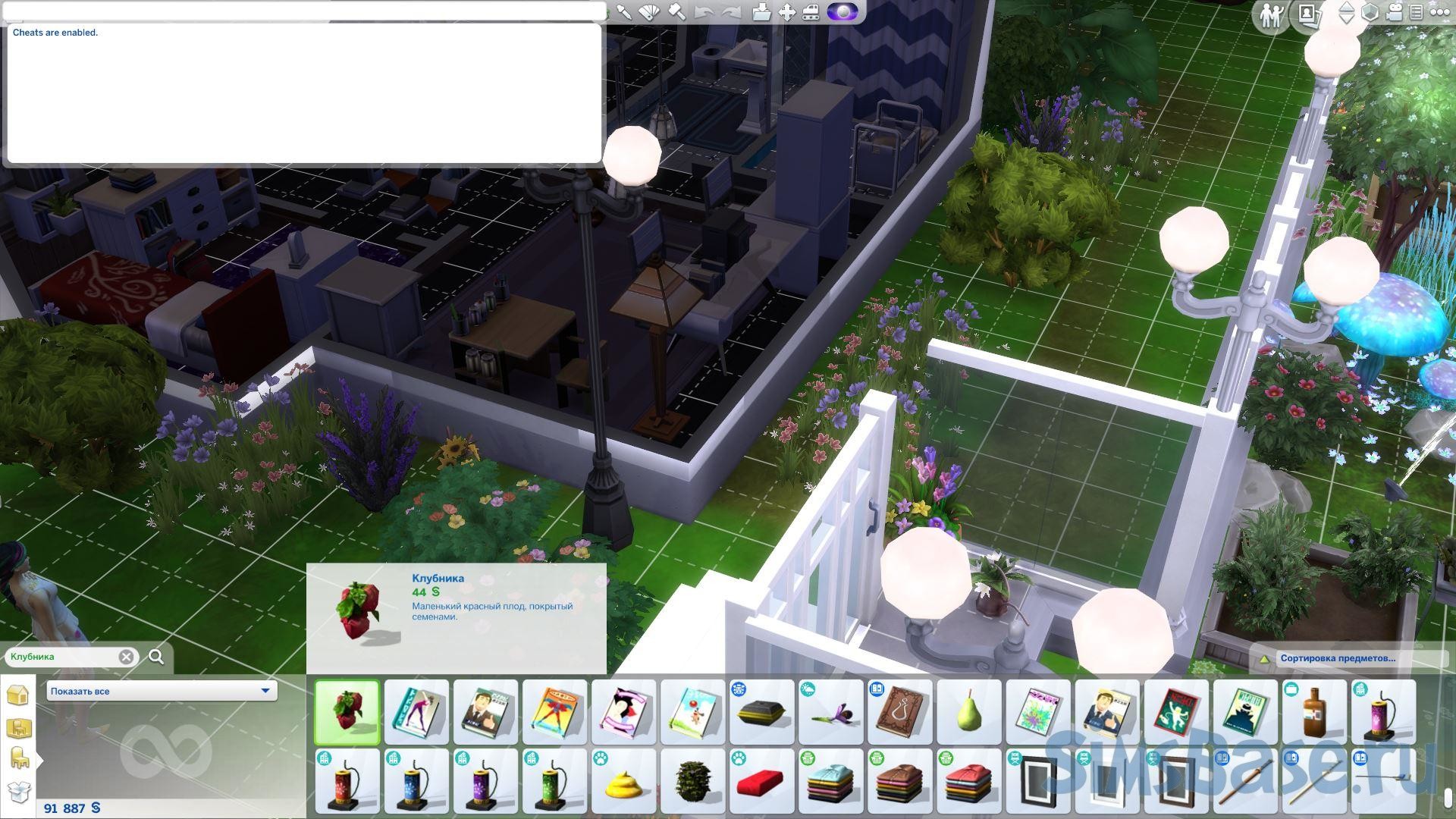Screen dimensions: 1456x819
Task: Select the yellow chair objects category
Action: point(18,759)
